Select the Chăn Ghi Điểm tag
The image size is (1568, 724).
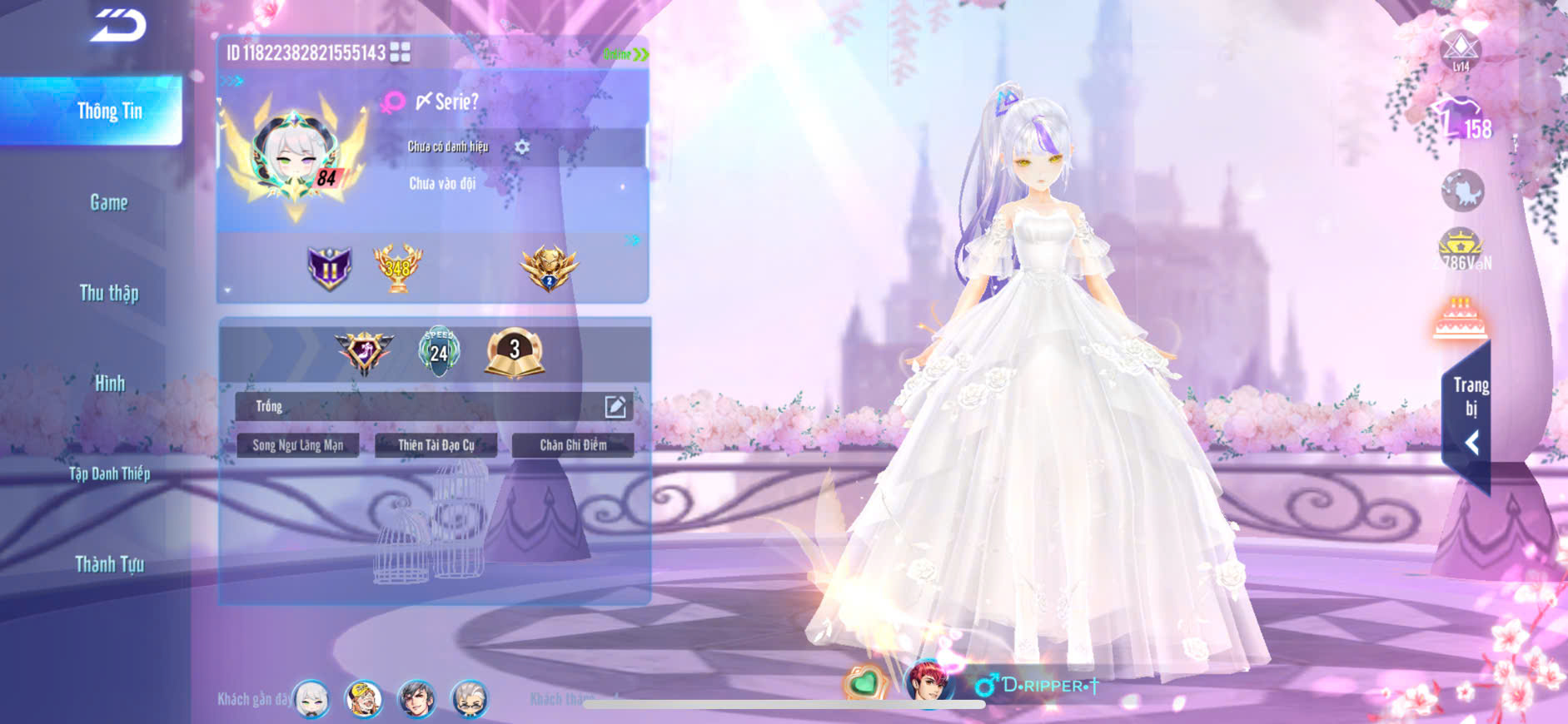pos(573,445)
